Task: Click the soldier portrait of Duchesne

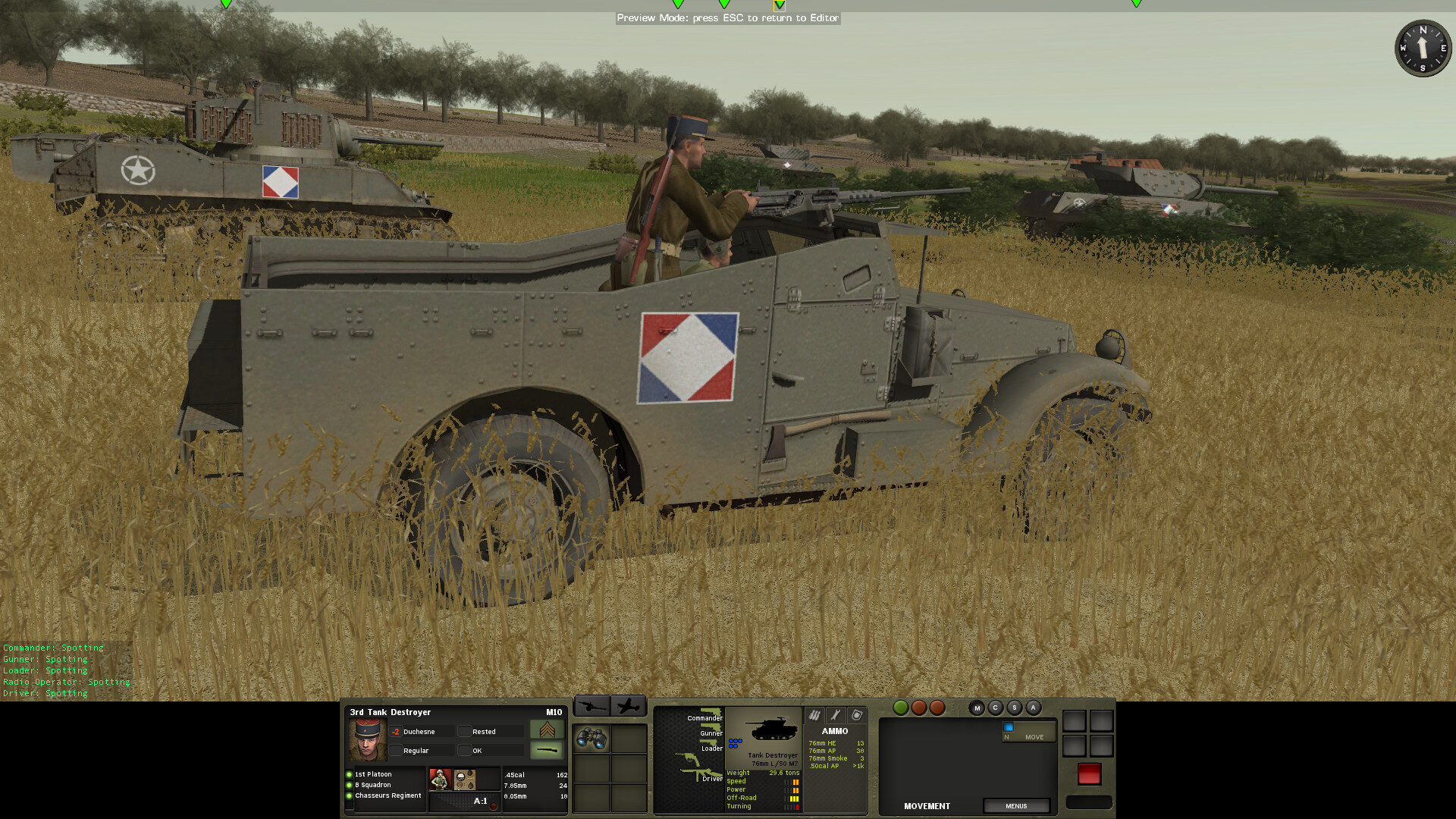Action: (x=368, y=739)
